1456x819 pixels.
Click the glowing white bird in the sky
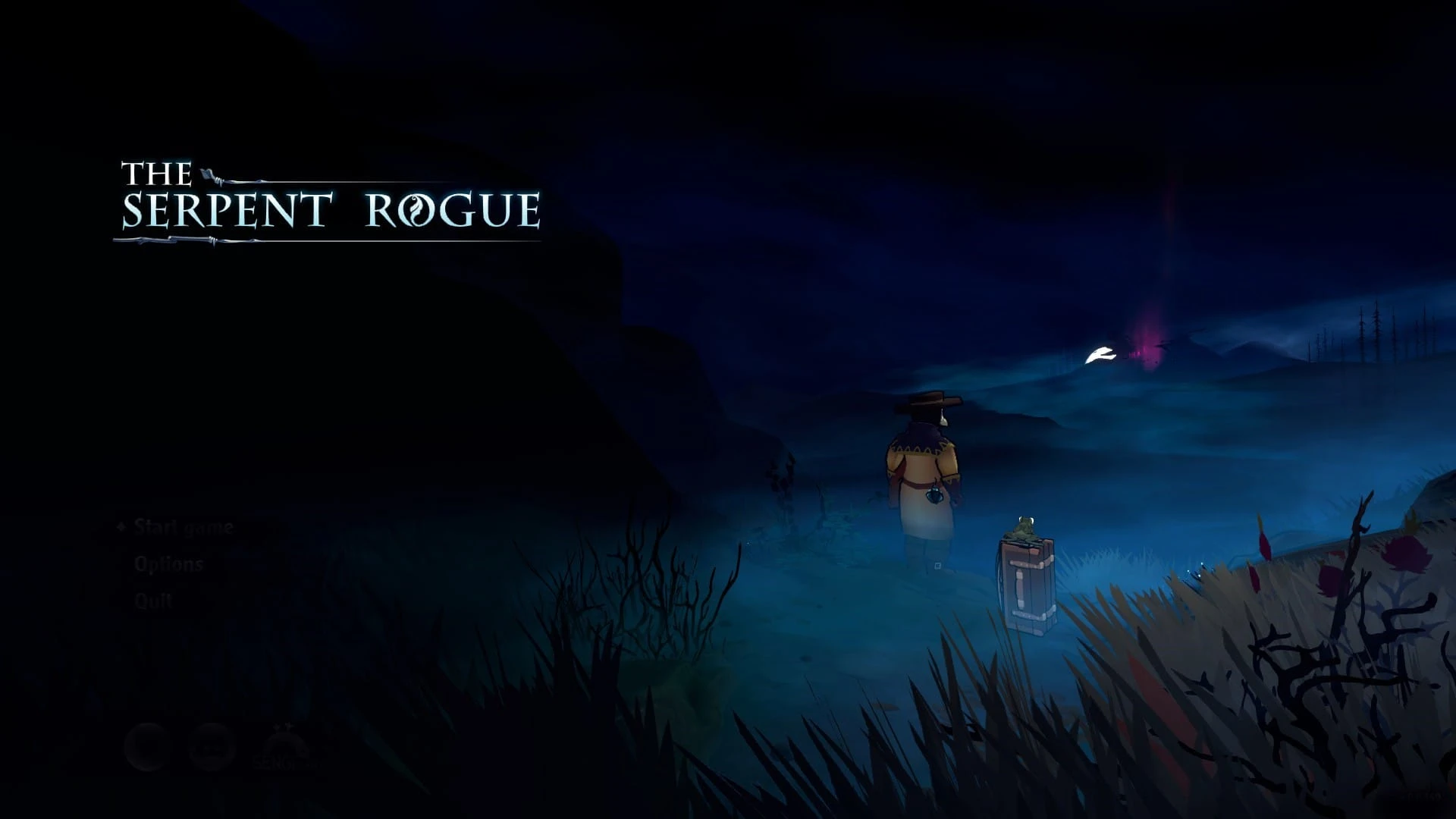pos(1101,353)
